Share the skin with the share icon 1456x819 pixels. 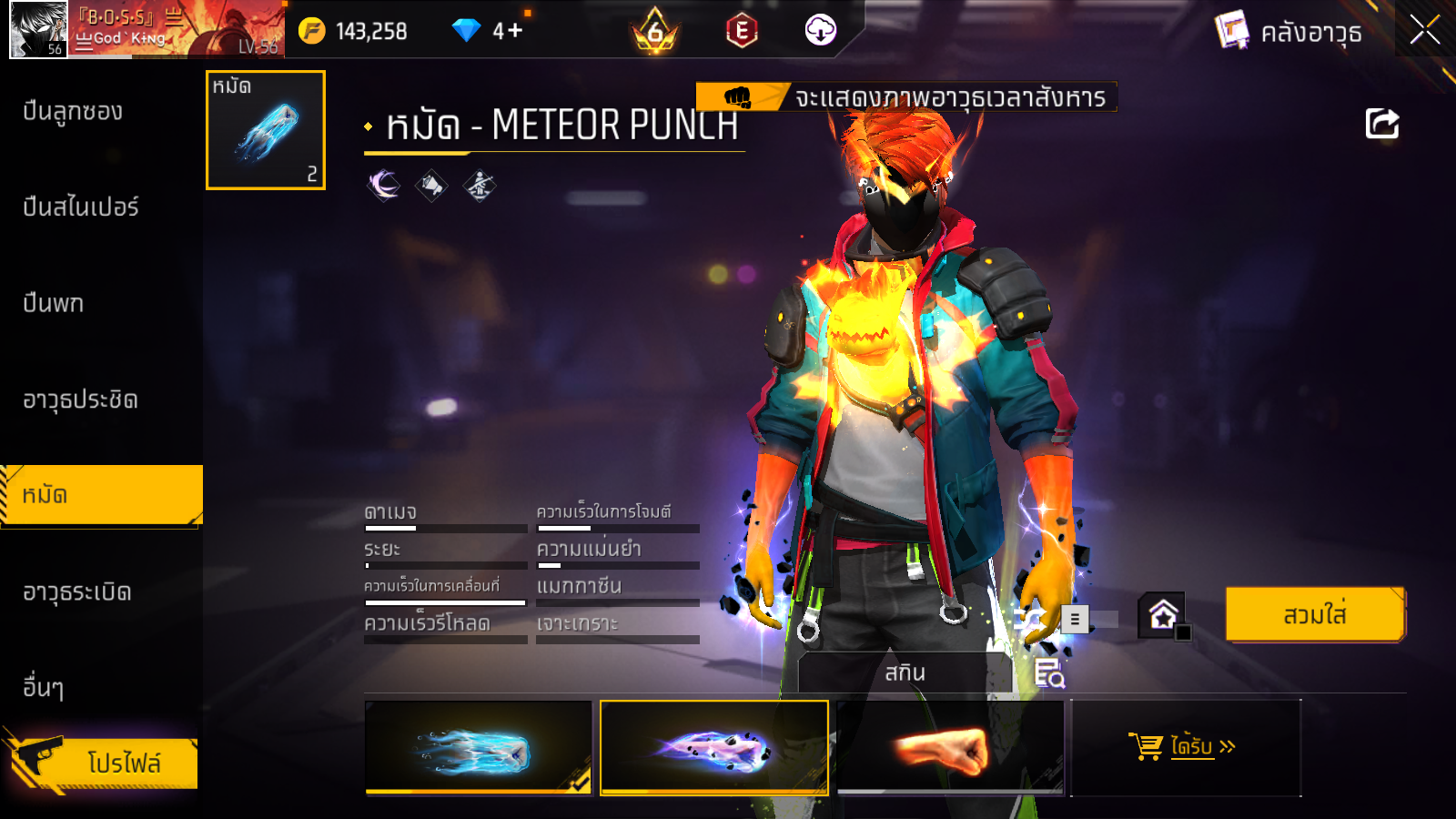[1381, 124]
